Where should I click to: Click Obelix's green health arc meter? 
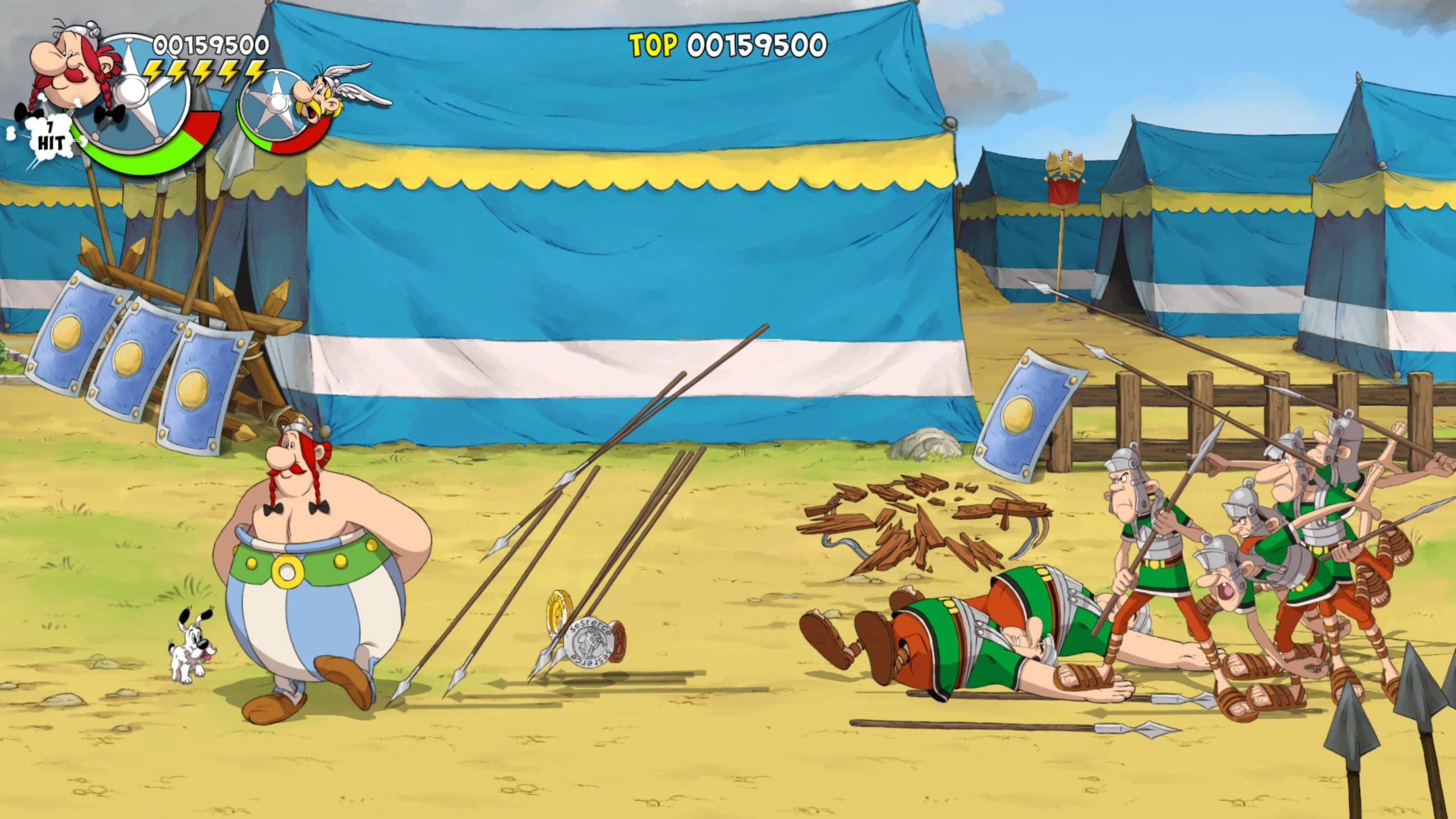pyautogui.click(x=142, y=165)
